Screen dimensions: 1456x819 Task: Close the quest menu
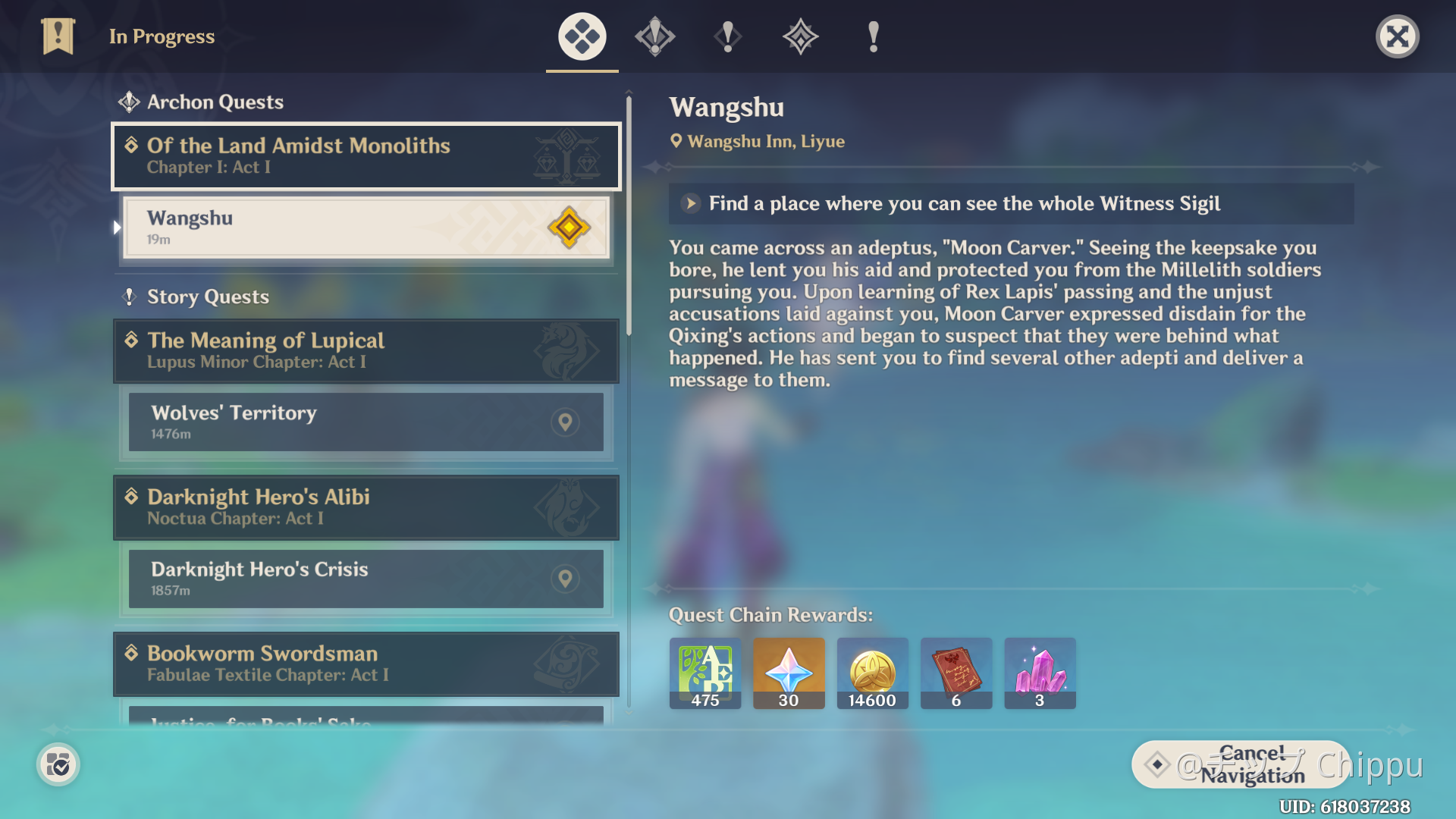1397,36
